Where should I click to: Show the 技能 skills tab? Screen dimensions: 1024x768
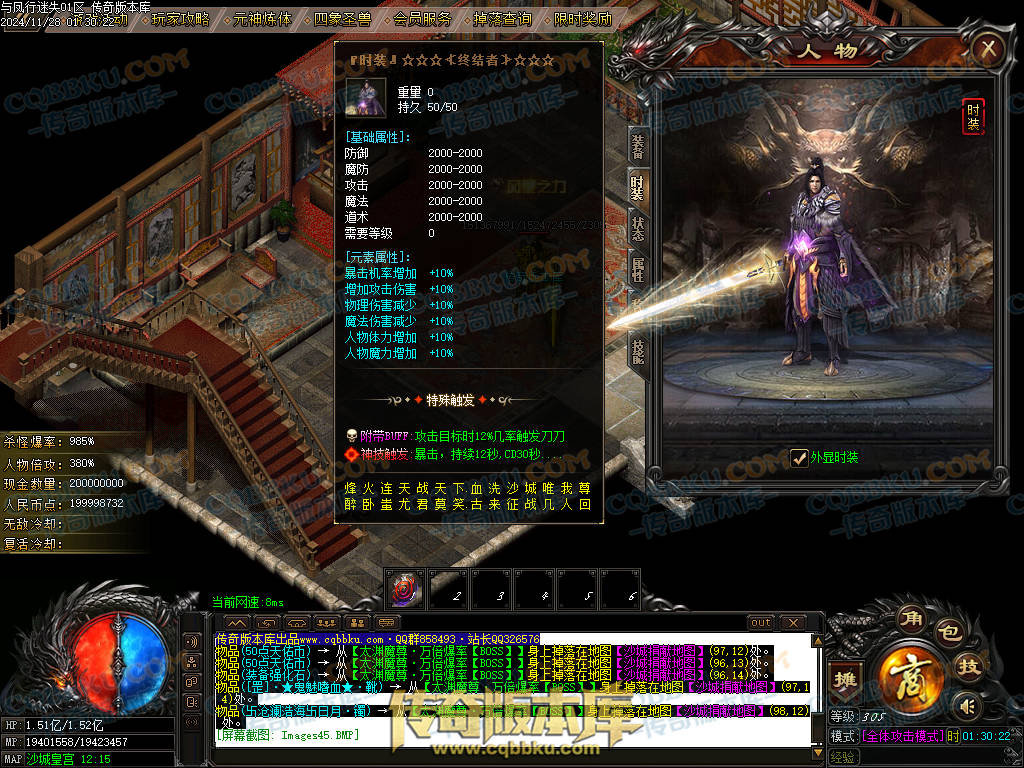click(x=637, y=348)
